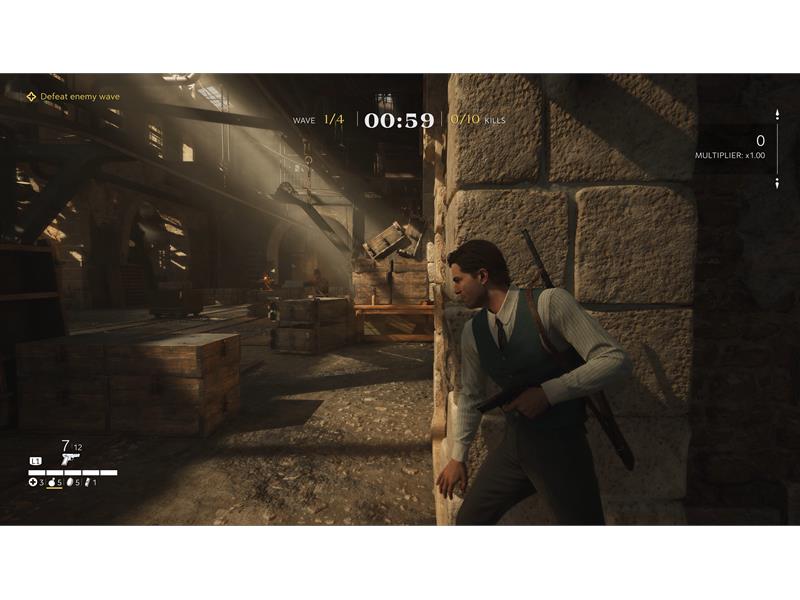Viewport: 800px width, 600px height.
Task: Click the Defeat enemy wave objective tracker
Action: pyautogui.click(x=73, y=97)
